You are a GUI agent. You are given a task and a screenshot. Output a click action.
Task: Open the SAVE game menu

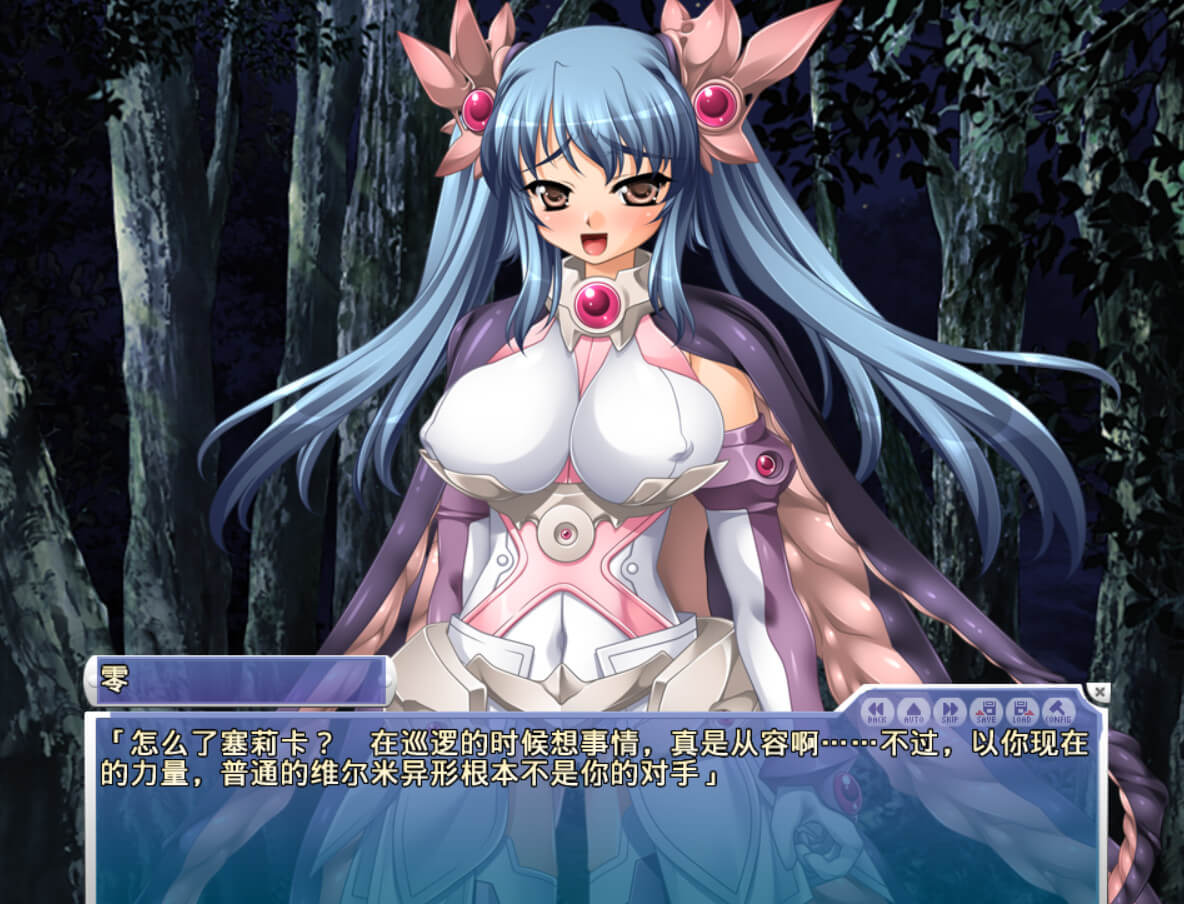[x=985, y=711]
